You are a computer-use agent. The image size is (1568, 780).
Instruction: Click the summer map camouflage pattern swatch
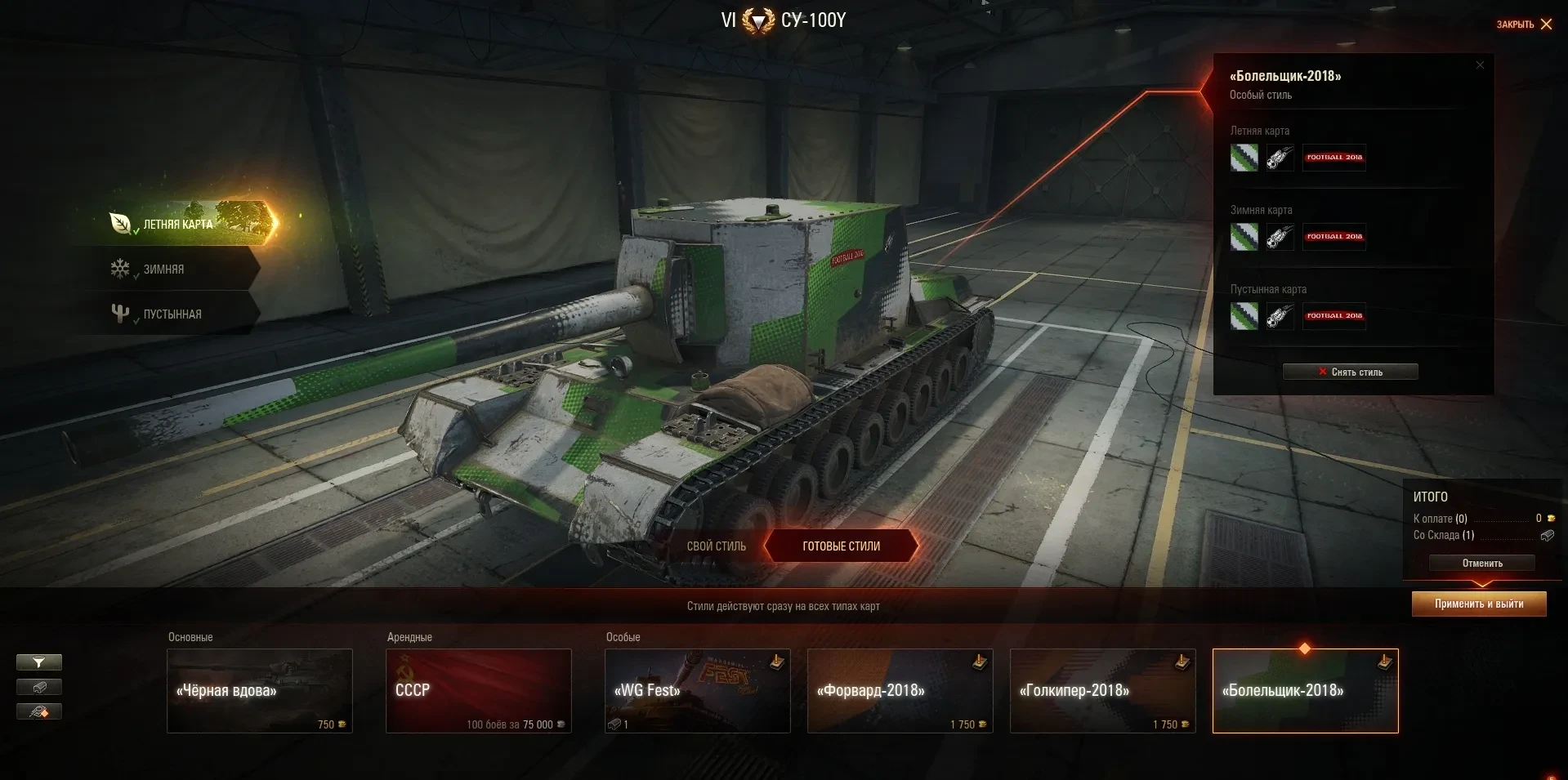(1244, 158)
